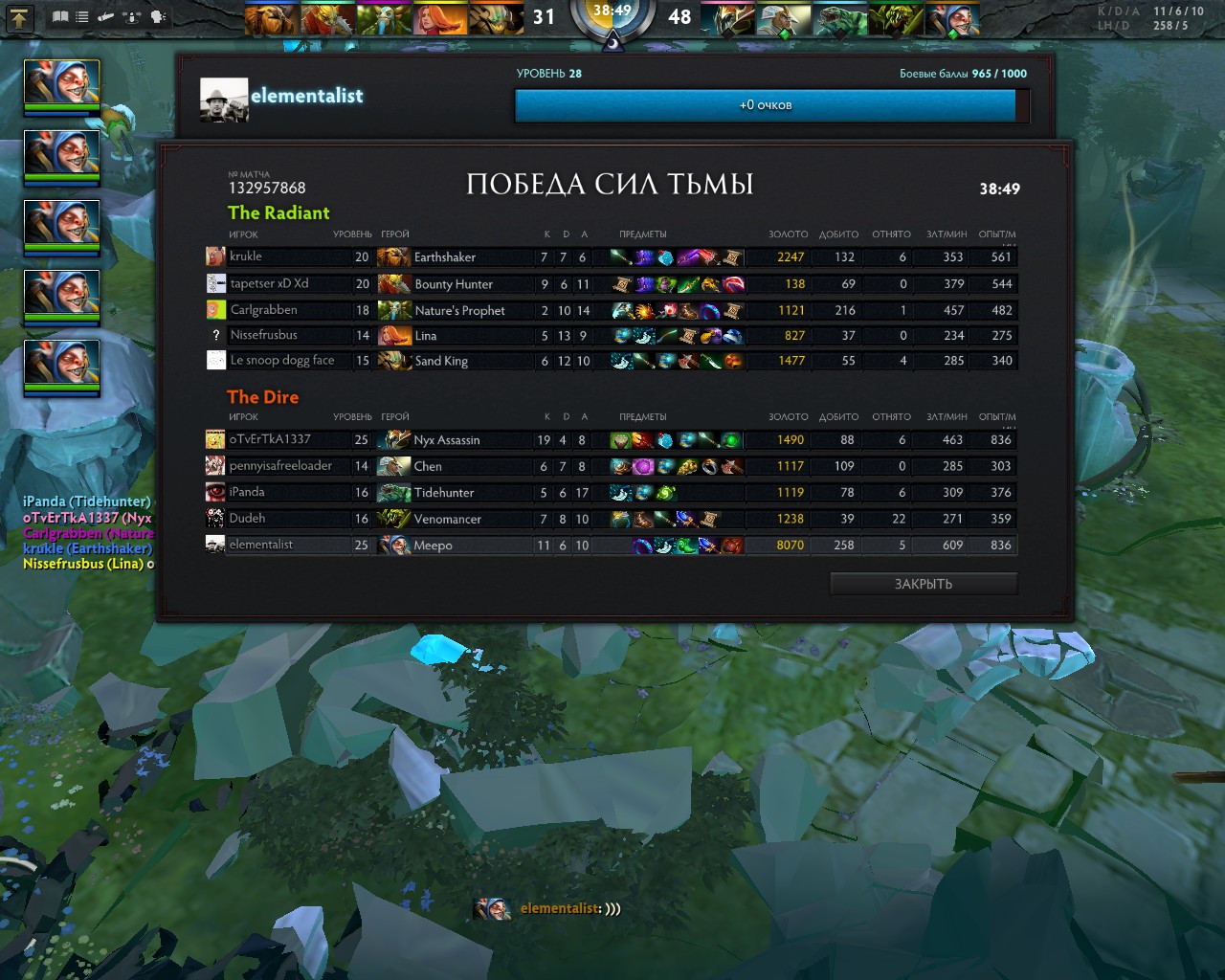Click the Bounty Hunter hero icon in scoreboard

[393, 284]
